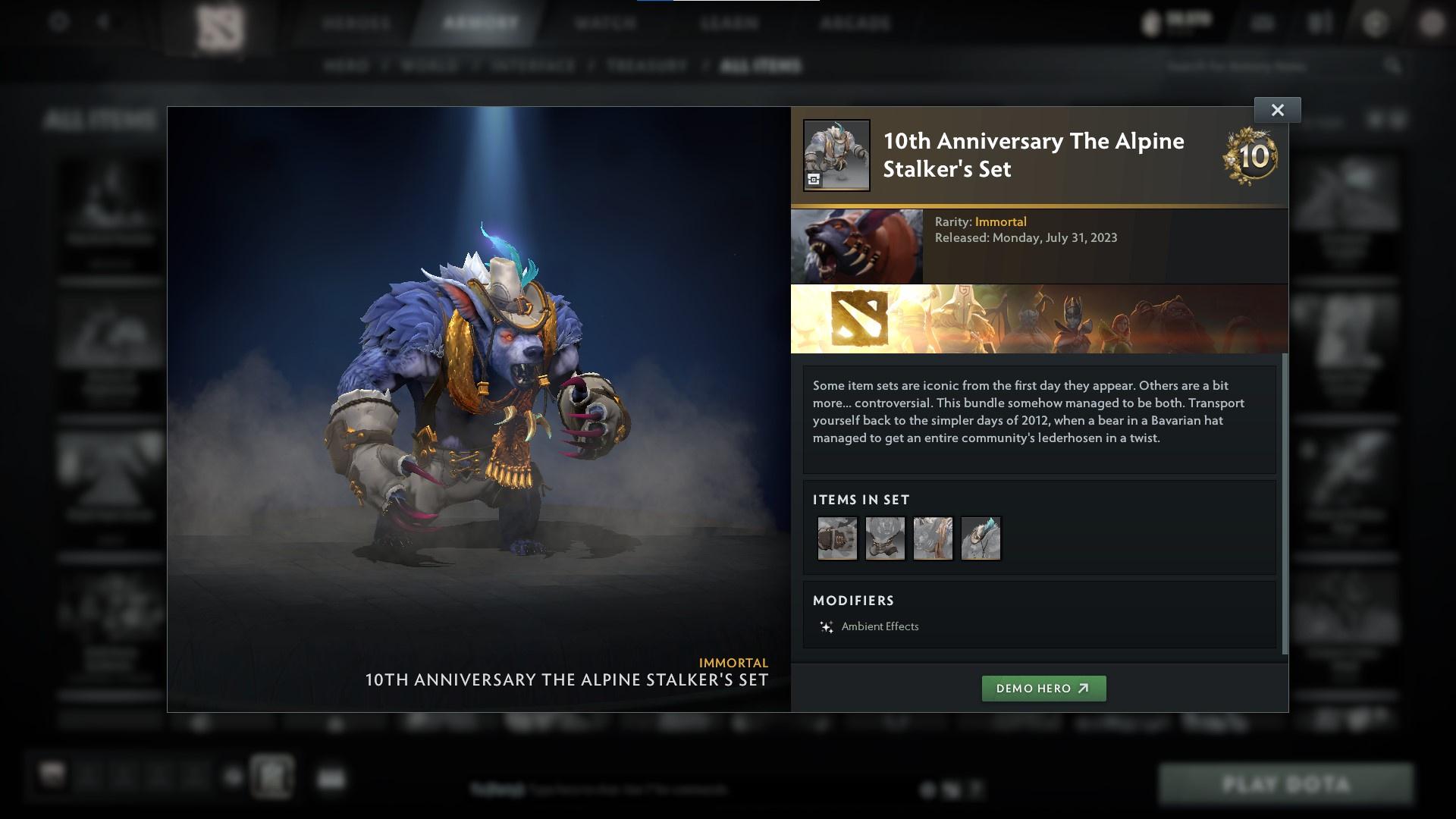The height and width of the screenshot is (819, 1456).
Task: Click the back arrow icon near top left
Action: coord(102,23)
